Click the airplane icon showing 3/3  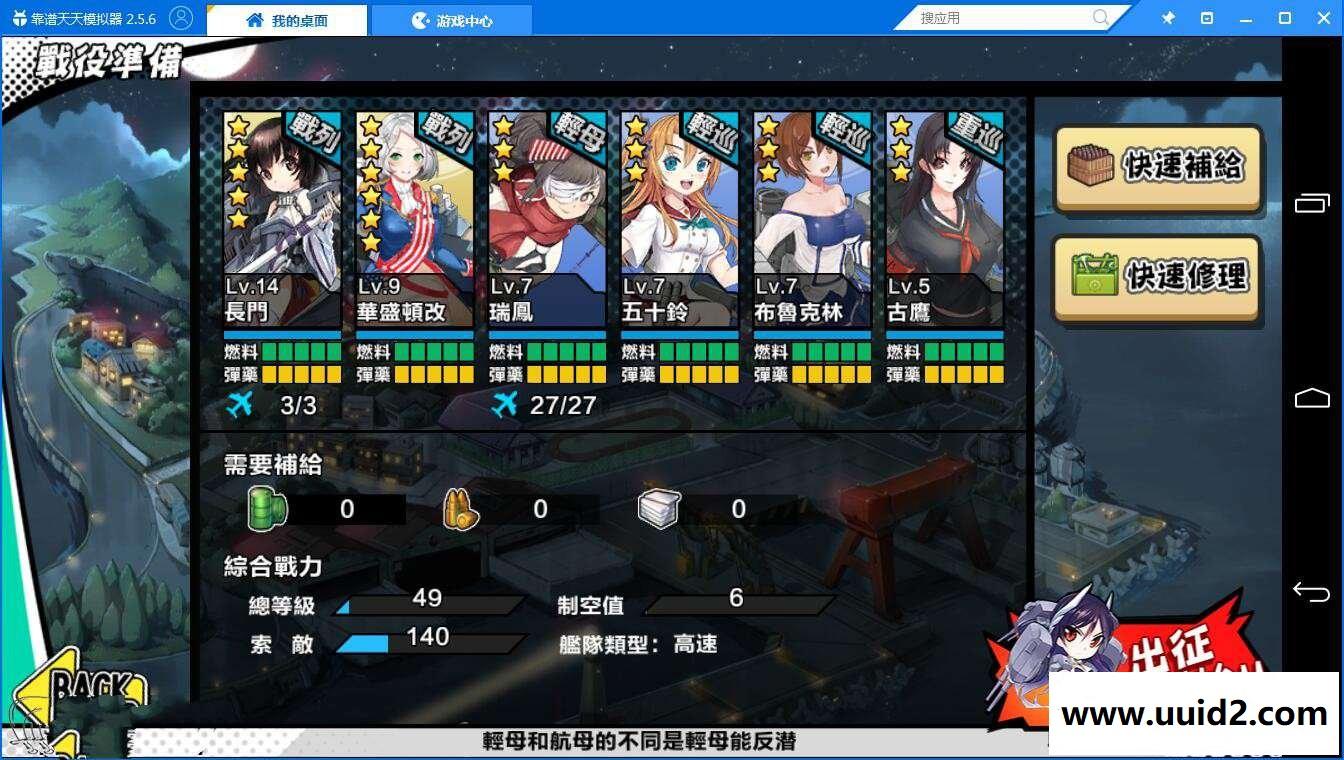click(x=239, y=404)
